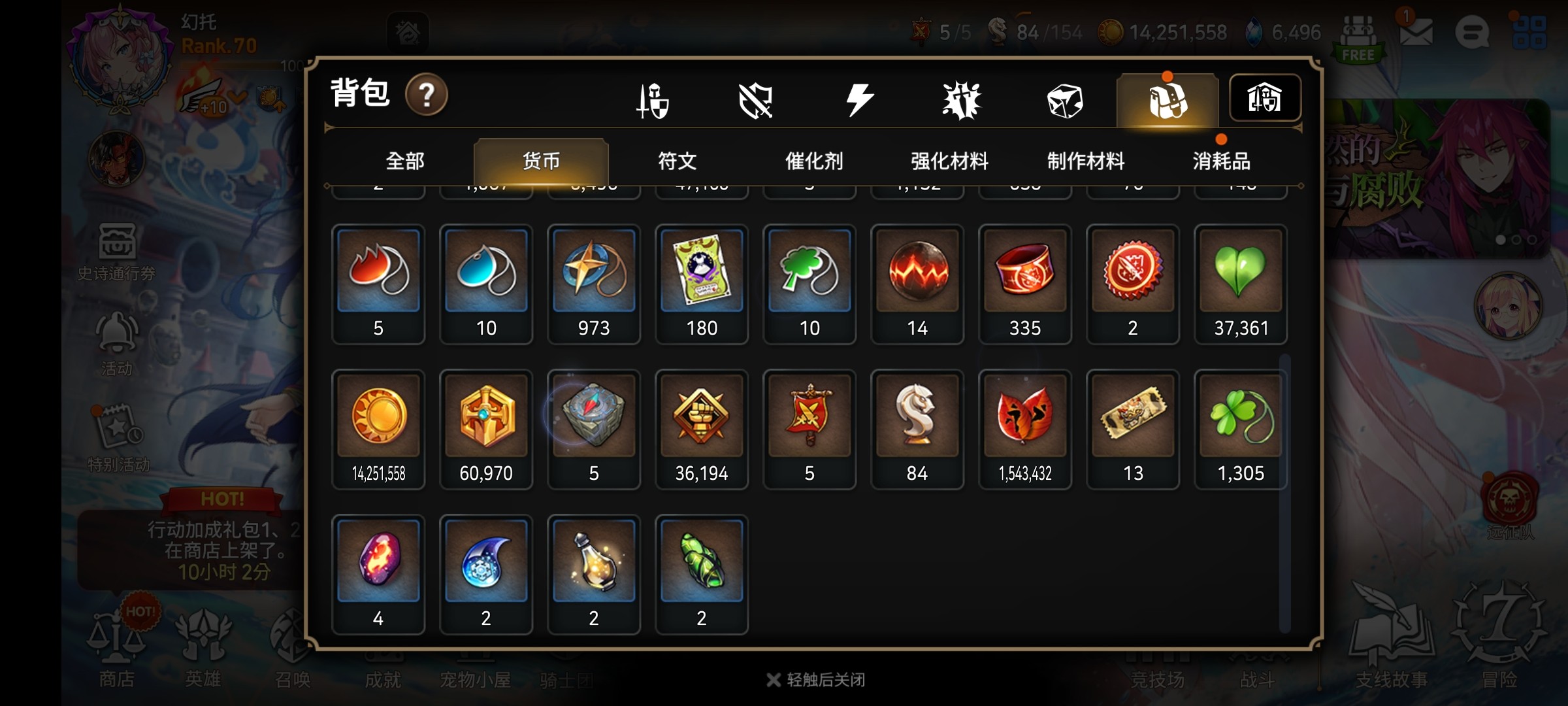This screenshot has width=1568, height=706.
Task: Select the 货币 currency tab
Action: [541, 161]
